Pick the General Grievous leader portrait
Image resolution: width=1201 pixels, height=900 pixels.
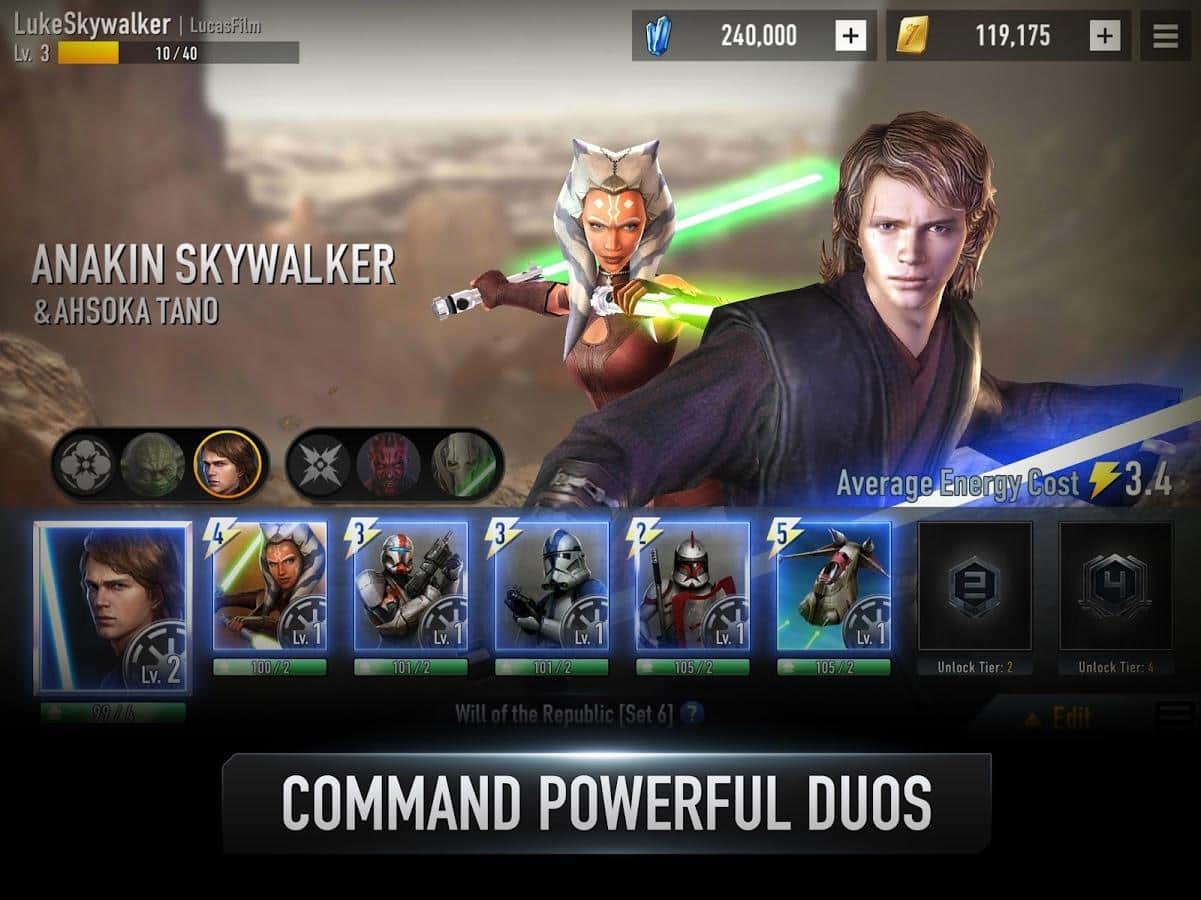point(464,464)
